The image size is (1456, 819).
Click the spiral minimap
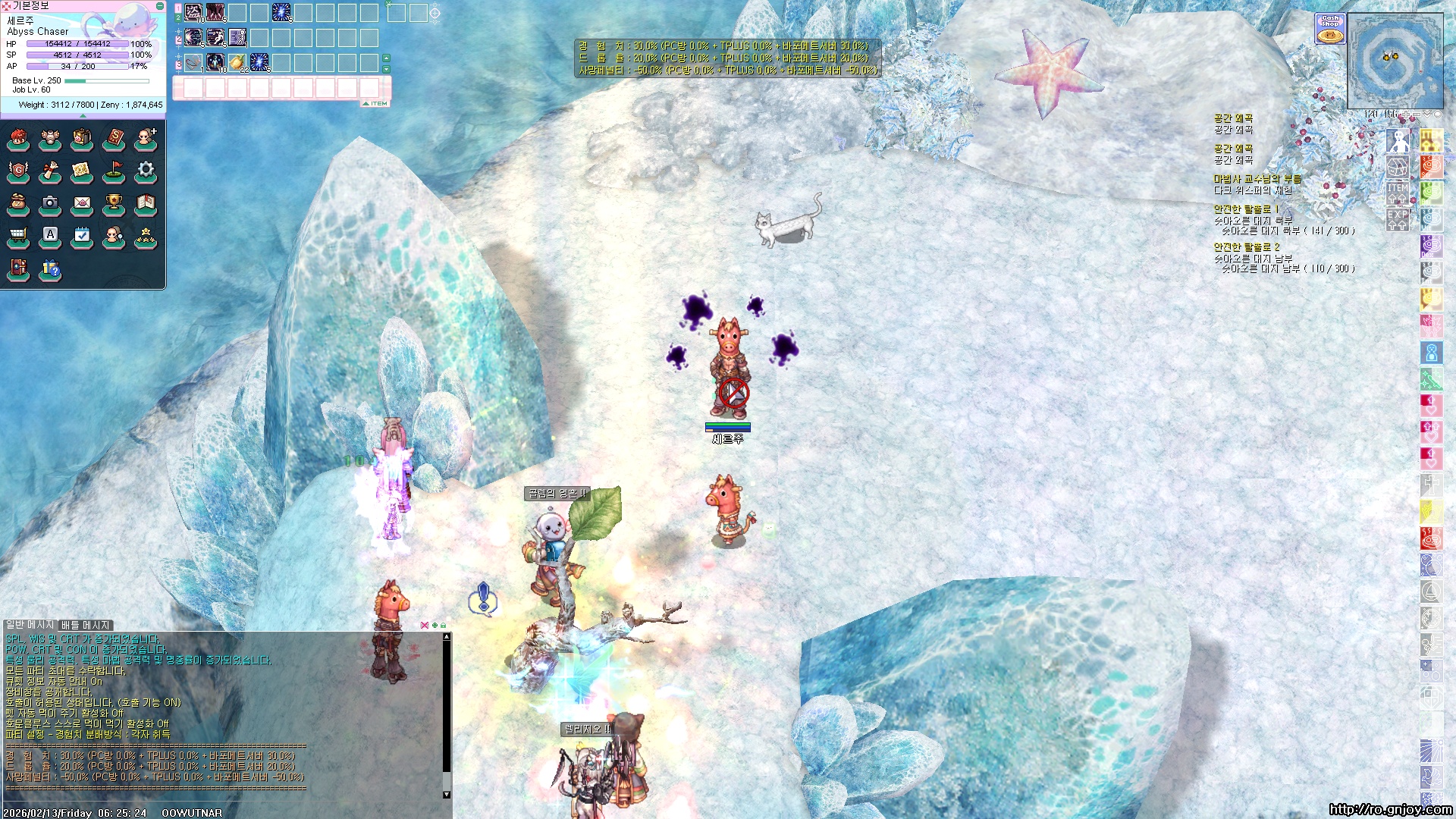[x=1394, y=61]
